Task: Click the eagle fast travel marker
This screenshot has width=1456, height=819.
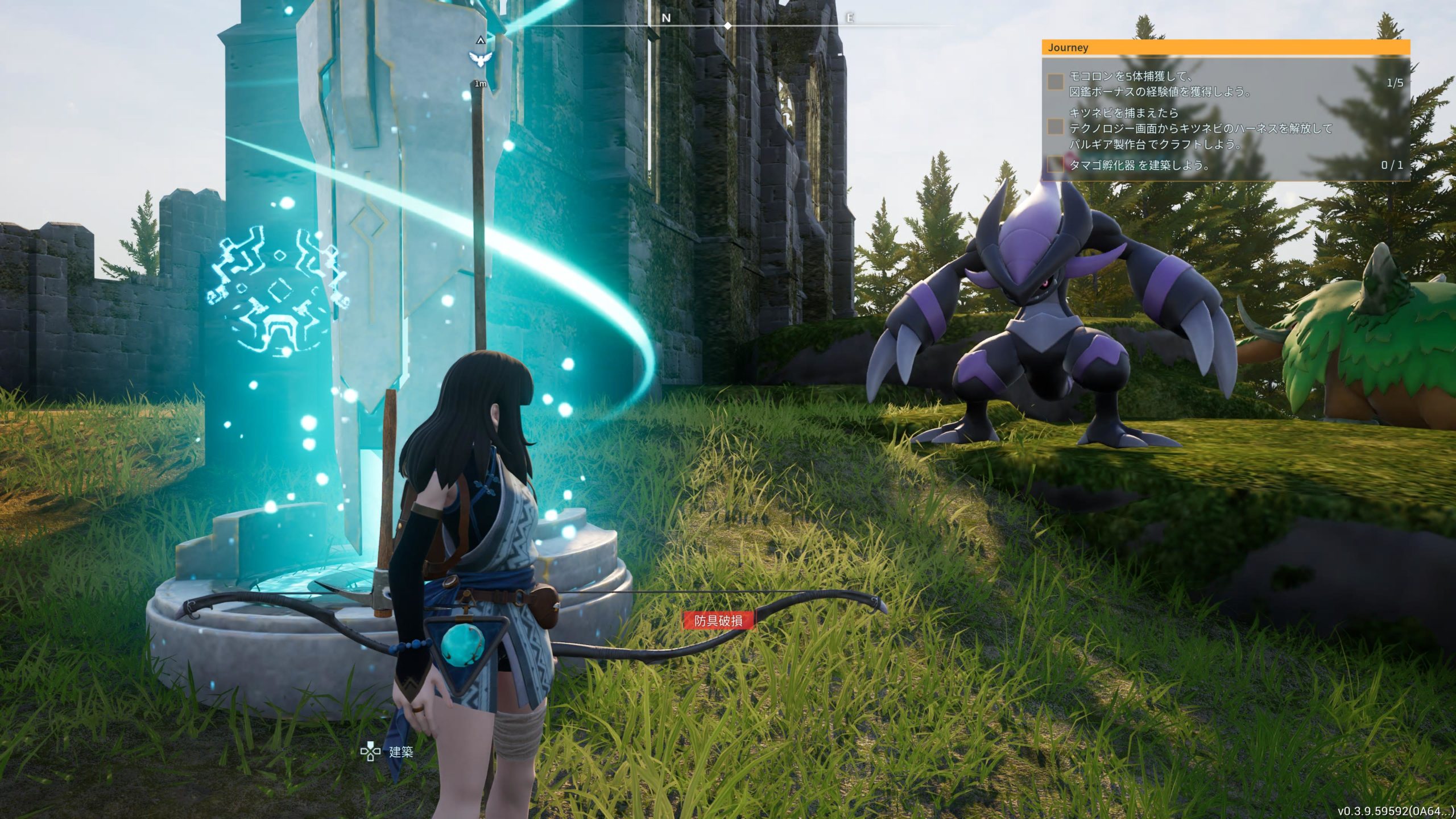Action: 479,57
